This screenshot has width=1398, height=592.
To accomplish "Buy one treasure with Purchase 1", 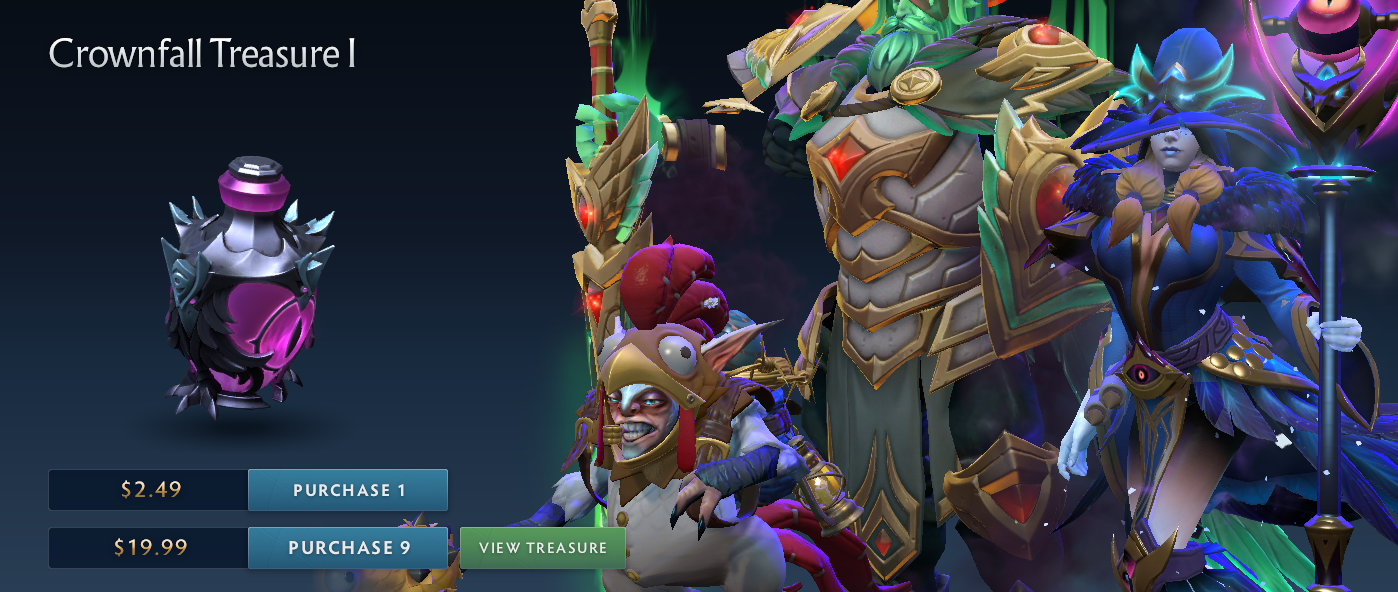I will click(x=348, y=490).
